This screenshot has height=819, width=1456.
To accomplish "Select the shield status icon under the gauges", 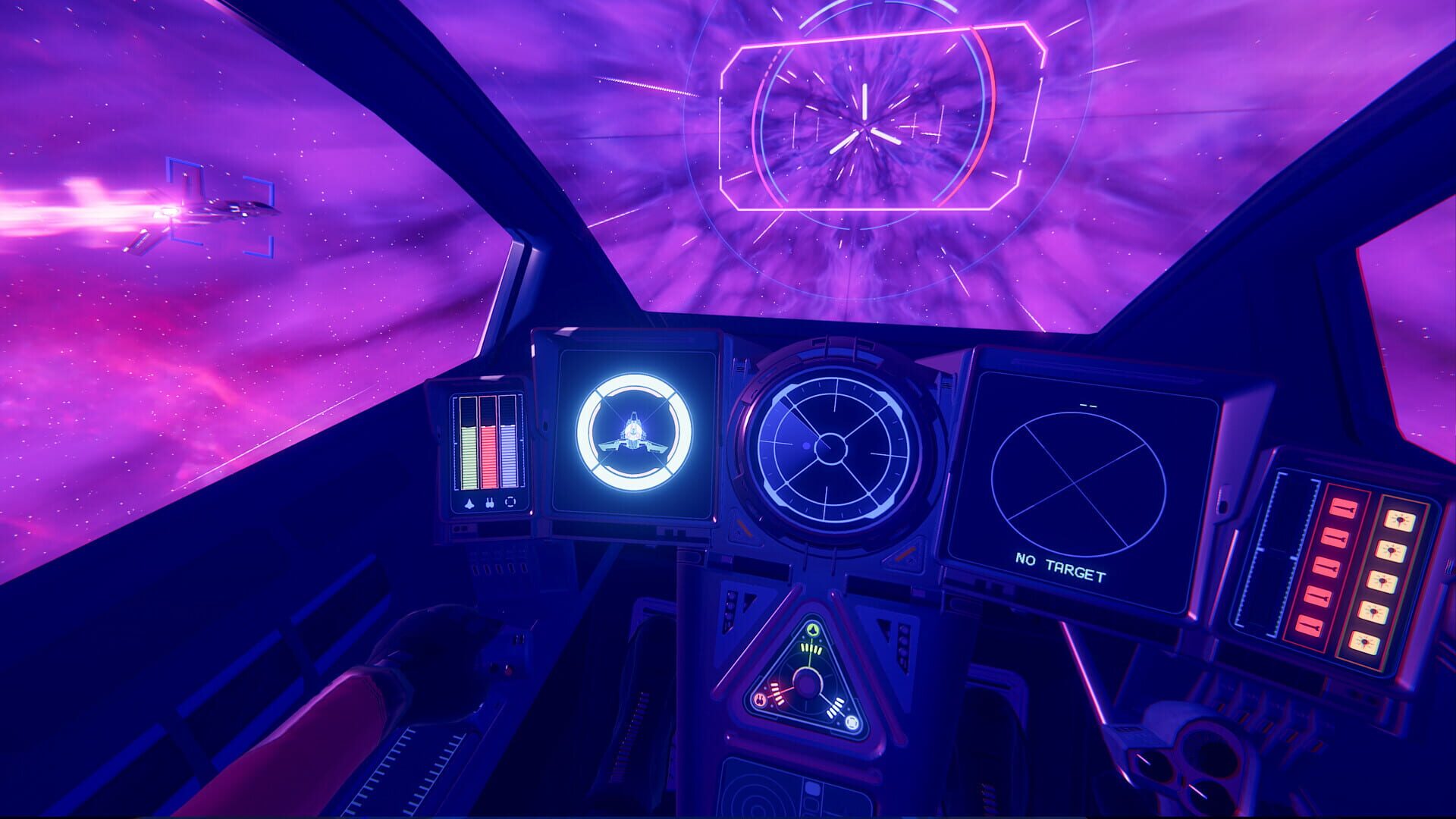I will 510,502.
